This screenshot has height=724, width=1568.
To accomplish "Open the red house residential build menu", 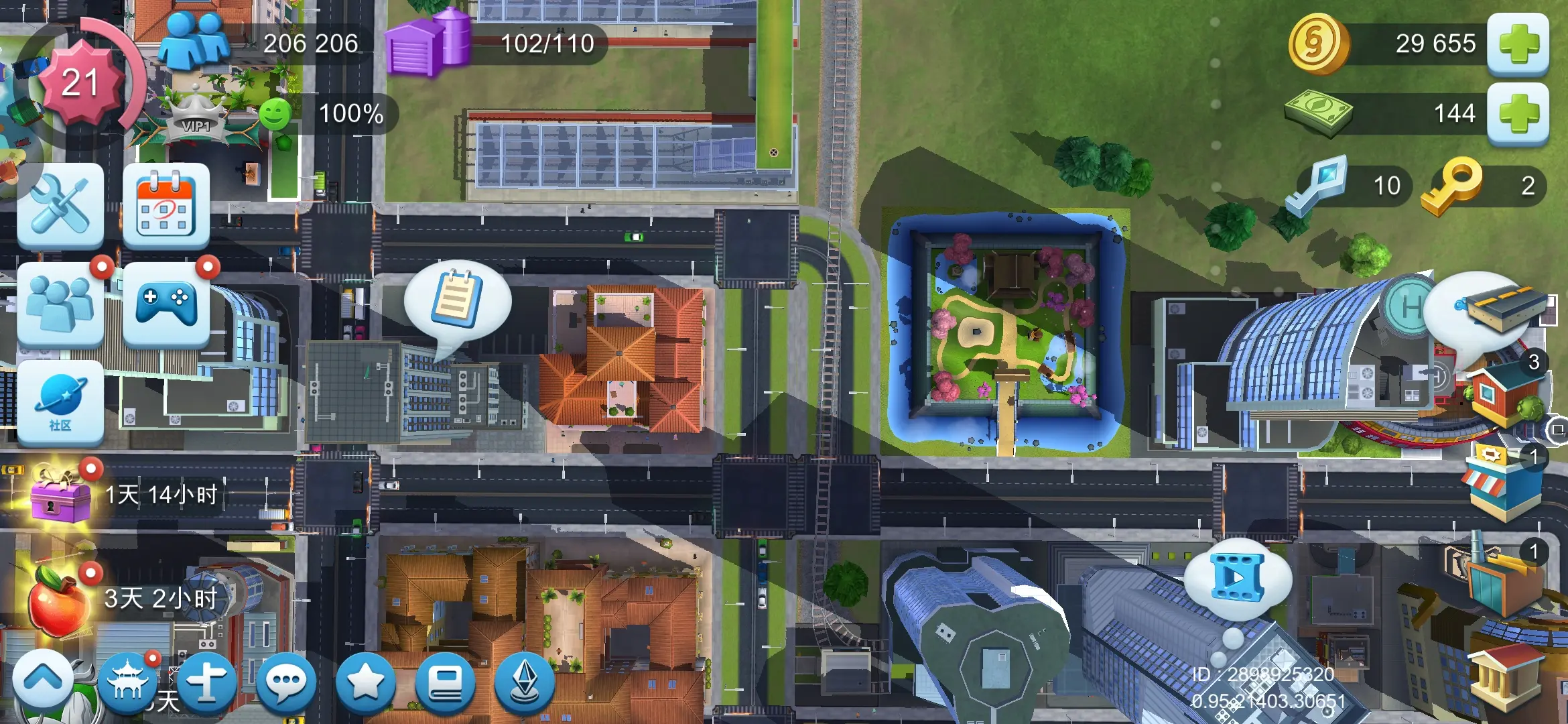I will point(1502,396).
